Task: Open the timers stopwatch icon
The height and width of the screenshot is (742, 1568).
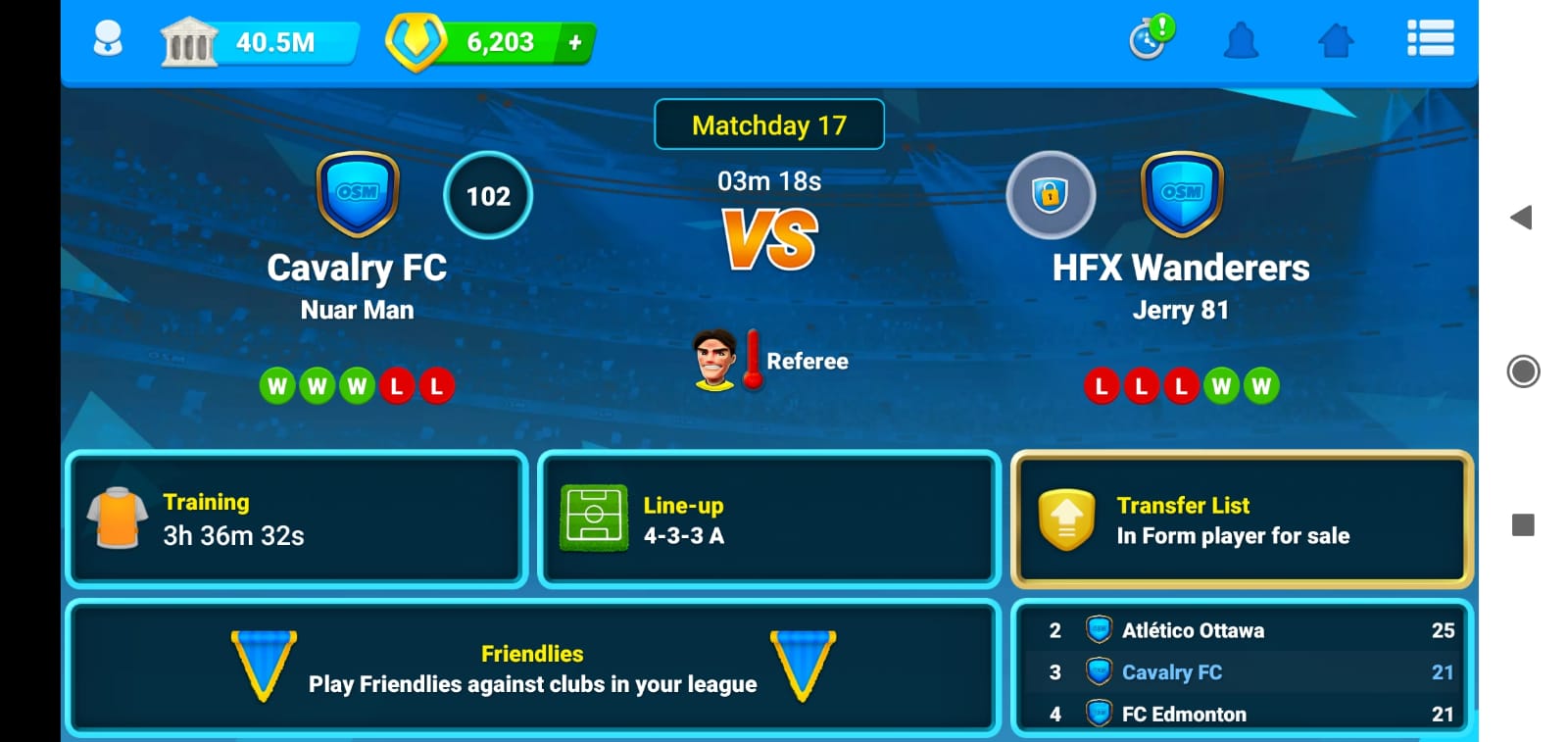Action: (x=1149, y=39)
